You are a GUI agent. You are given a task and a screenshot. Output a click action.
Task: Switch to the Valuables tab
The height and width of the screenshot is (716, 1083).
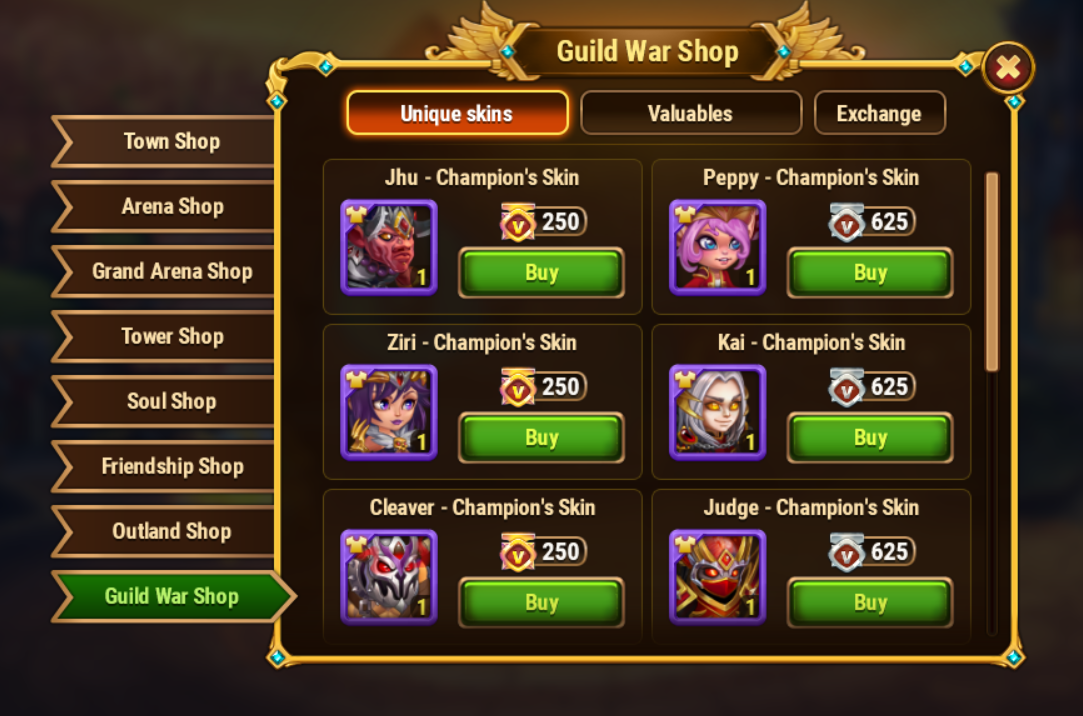(690, 113)
